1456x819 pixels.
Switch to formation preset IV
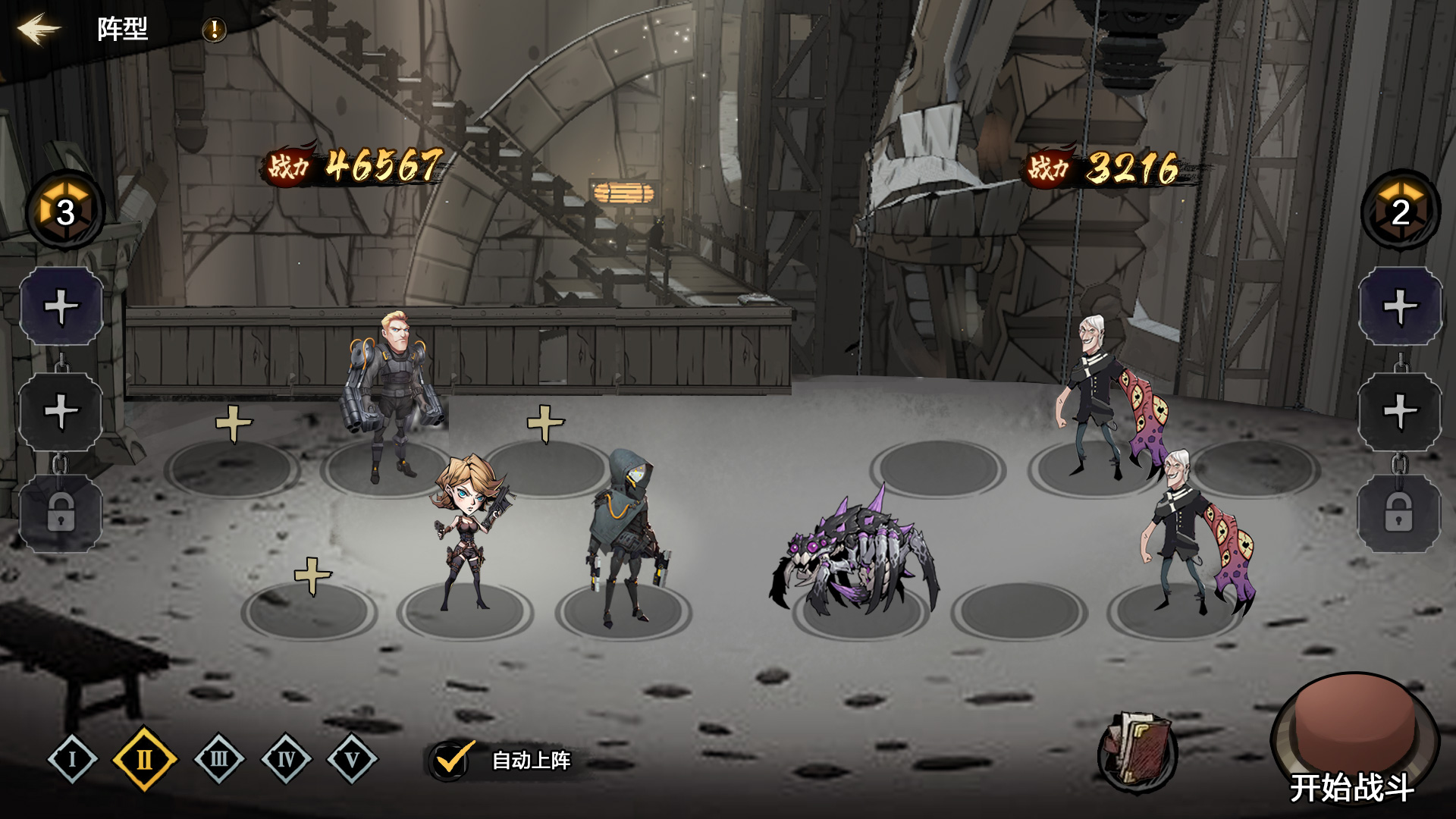tap(286, 759)
